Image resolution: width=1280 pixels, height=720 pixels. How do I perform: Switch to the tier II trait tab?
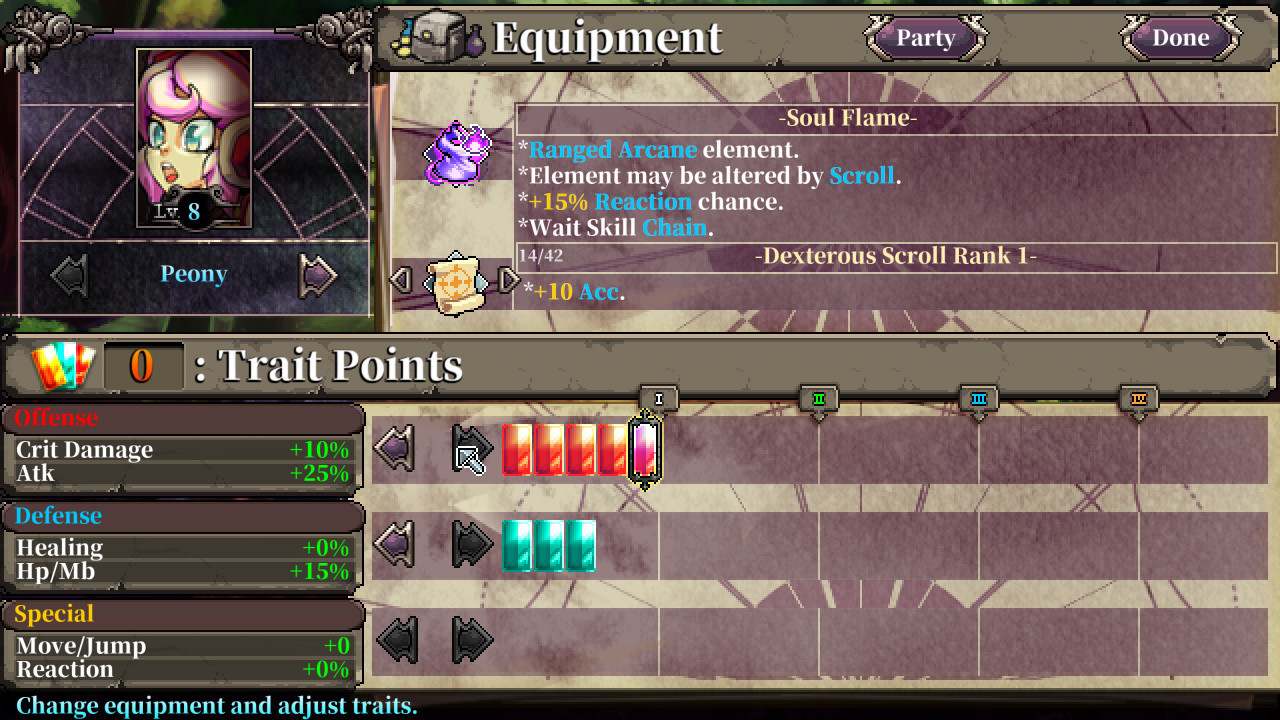pos(818,397)
